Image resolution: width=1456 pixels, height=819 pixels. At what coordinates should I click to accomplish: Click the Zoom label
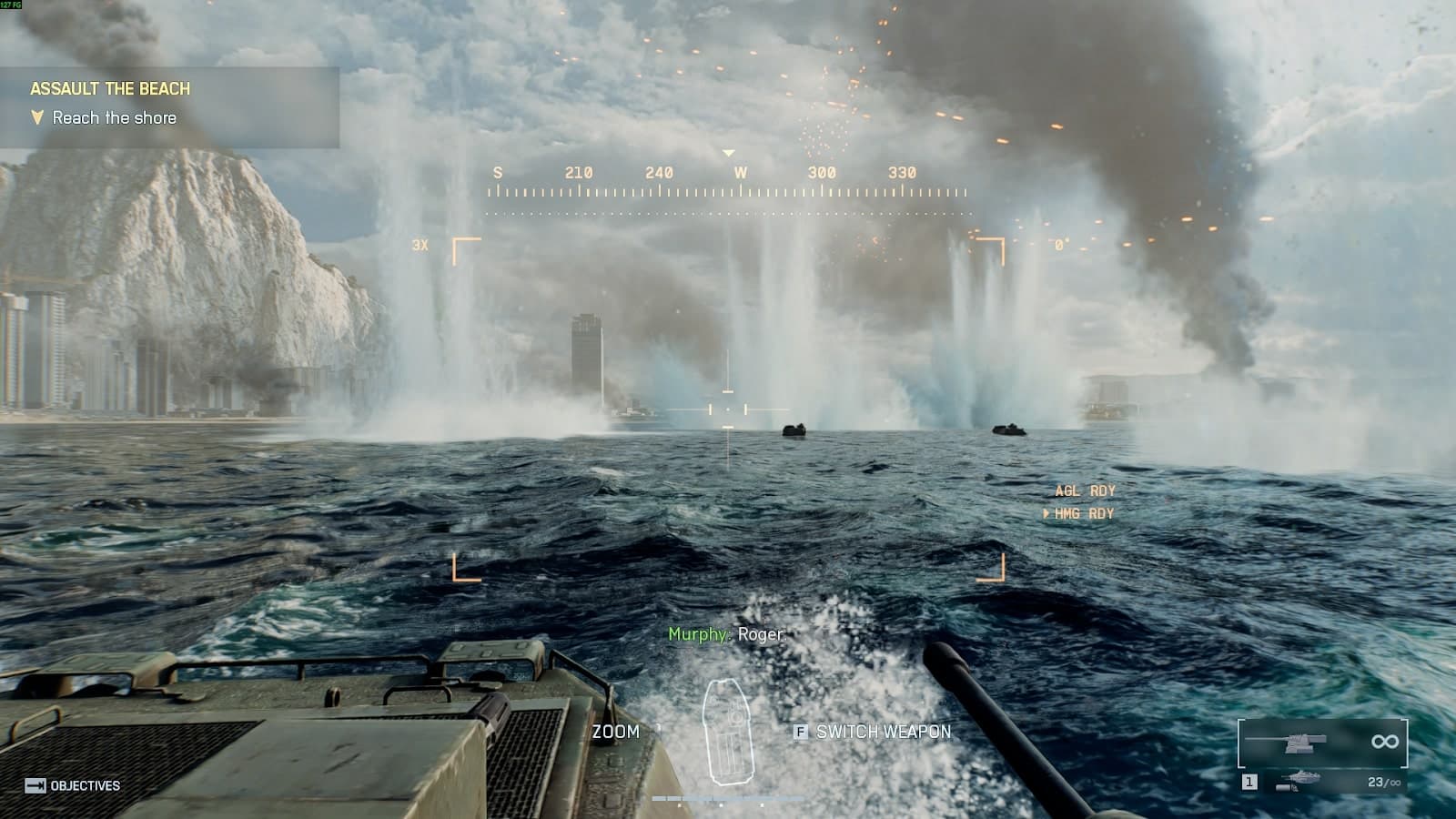[x=616, y=732]
